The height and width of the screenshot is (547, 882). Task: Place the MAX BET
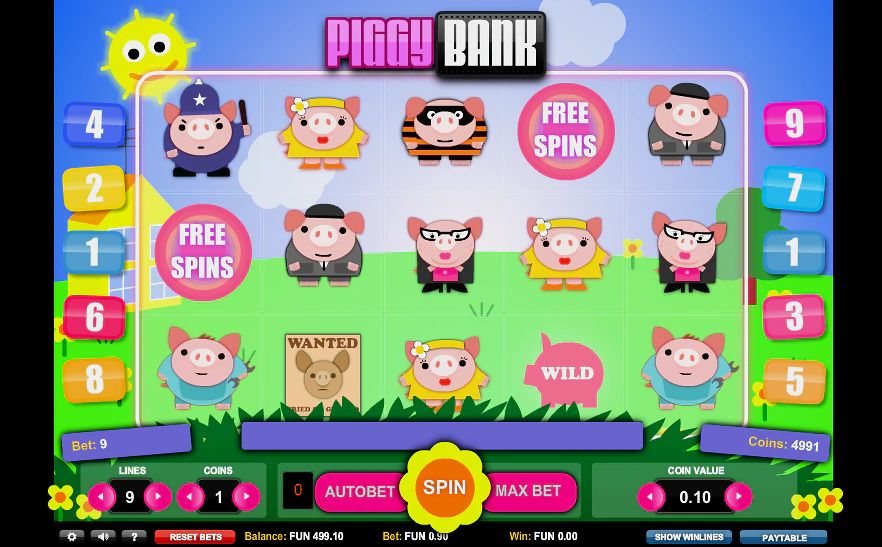pos(529,492)
